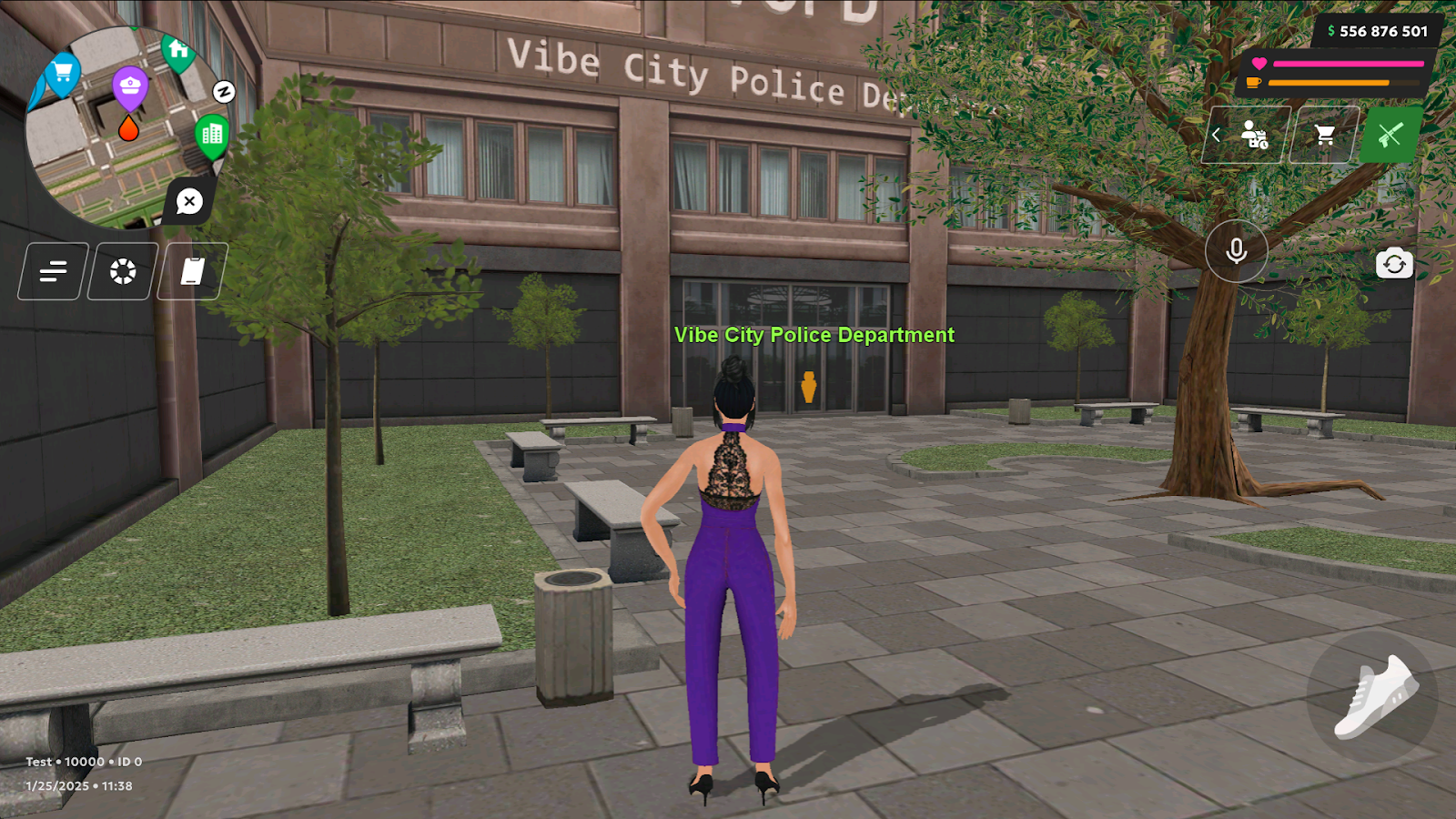
Task: Click the minimap's N compass indicator
Action: pyautogui.click(x=224, y=91)
